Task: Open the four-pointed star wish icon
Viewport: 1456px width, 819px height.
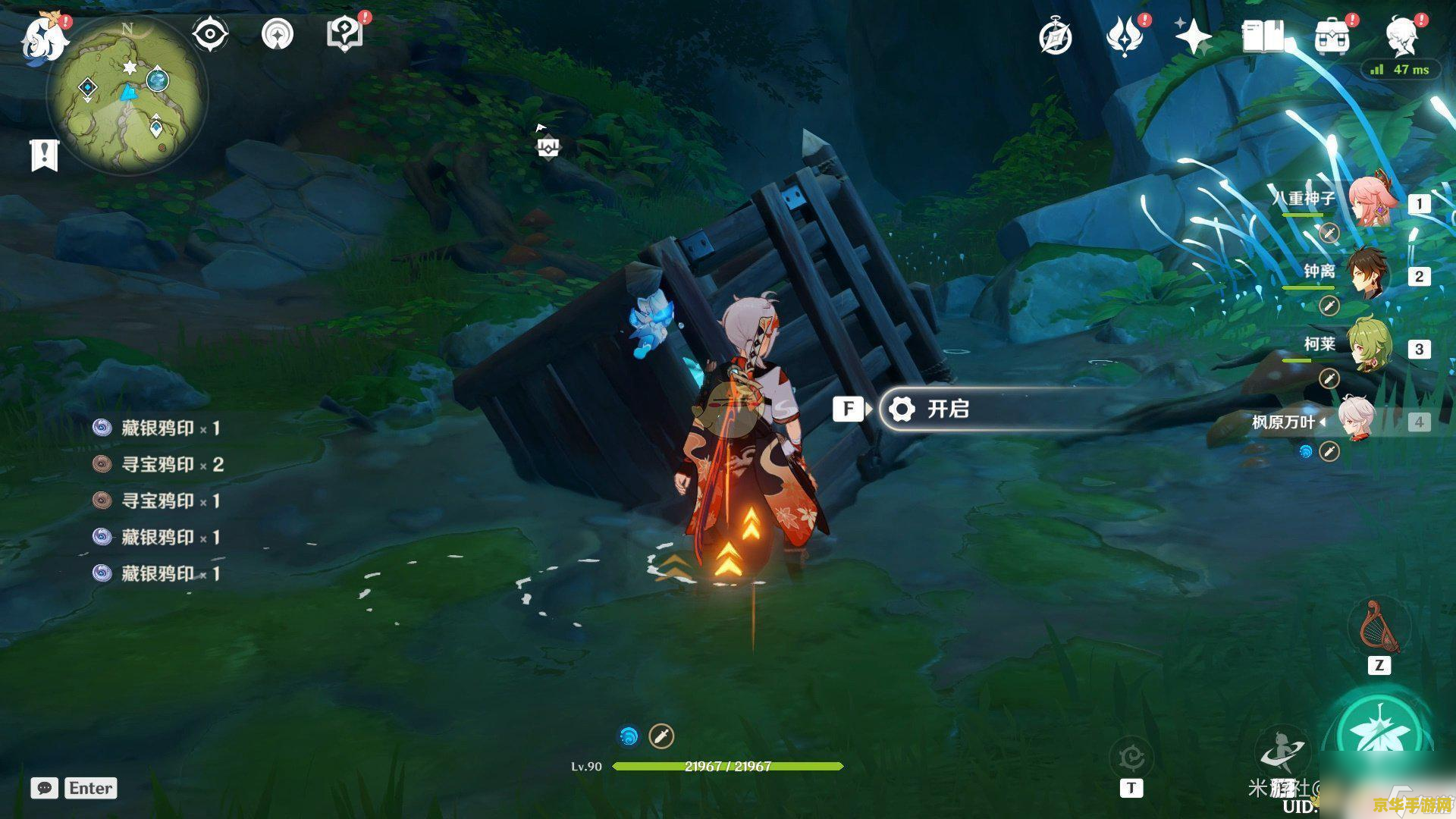Action: (x=1193, y=36)
